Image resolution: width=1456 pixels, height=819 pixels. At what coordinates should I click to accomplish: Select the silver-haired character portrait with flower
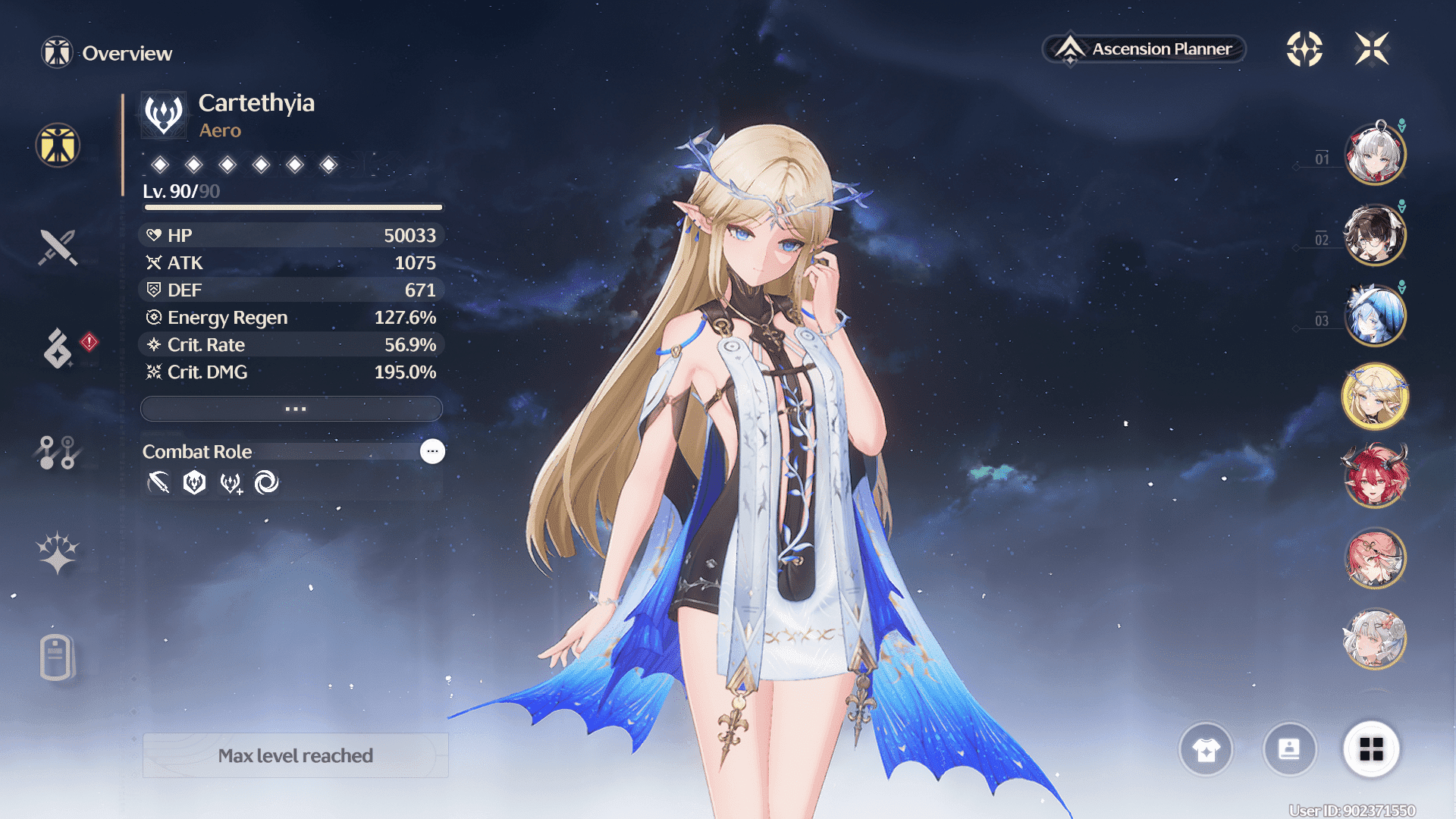1375,639
